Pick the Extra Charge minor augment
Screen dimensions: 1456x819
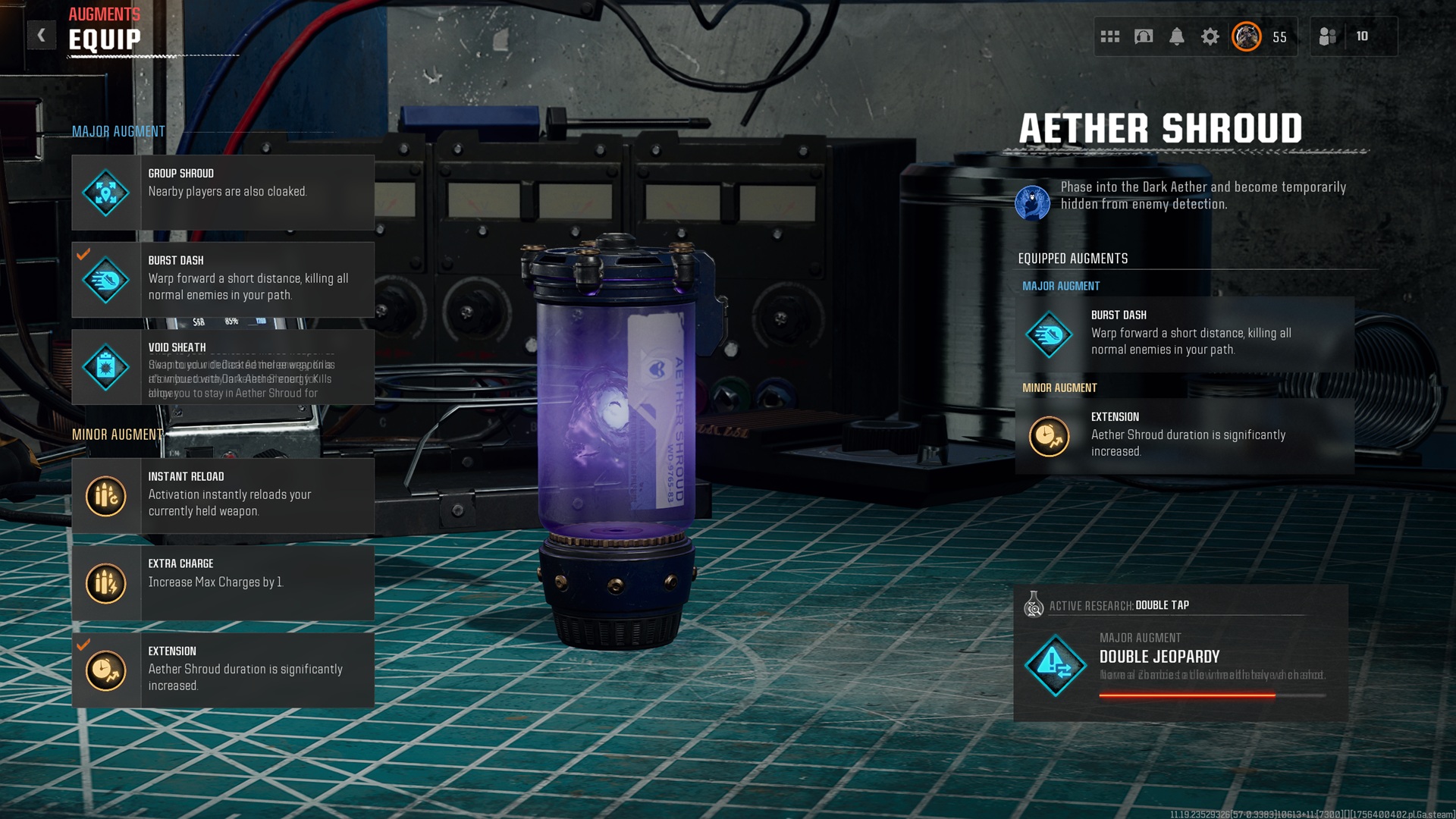click(223, 583)
